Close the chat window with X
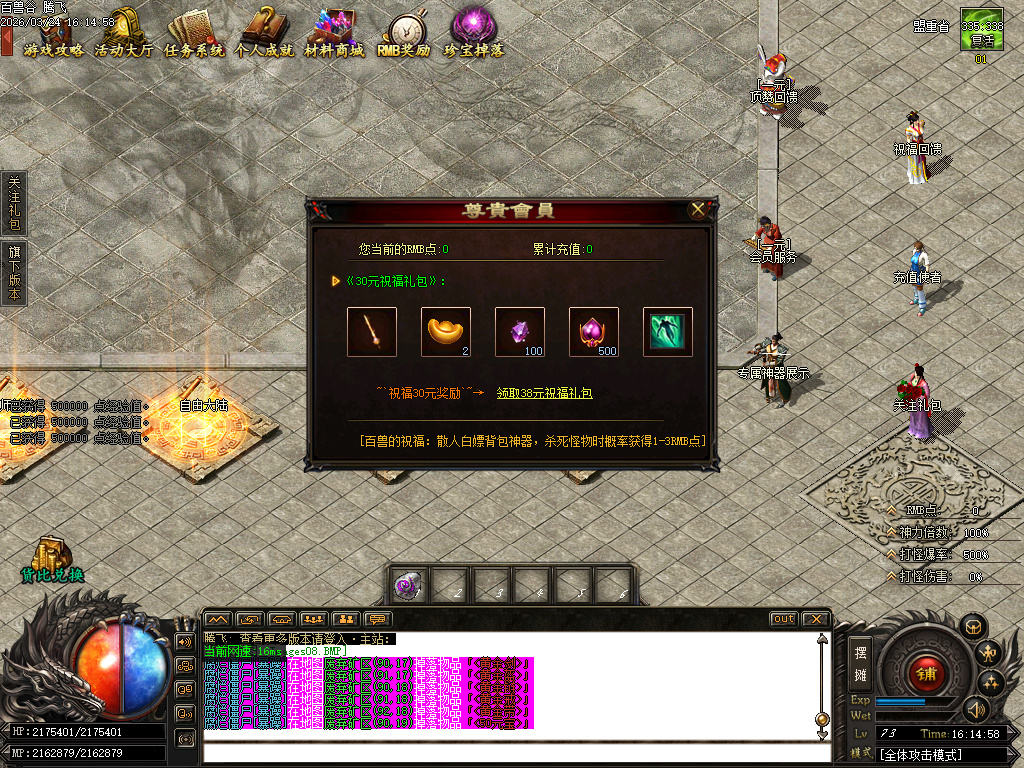The width and height of the screenshot is (1024, 768). tap(816, 619)
